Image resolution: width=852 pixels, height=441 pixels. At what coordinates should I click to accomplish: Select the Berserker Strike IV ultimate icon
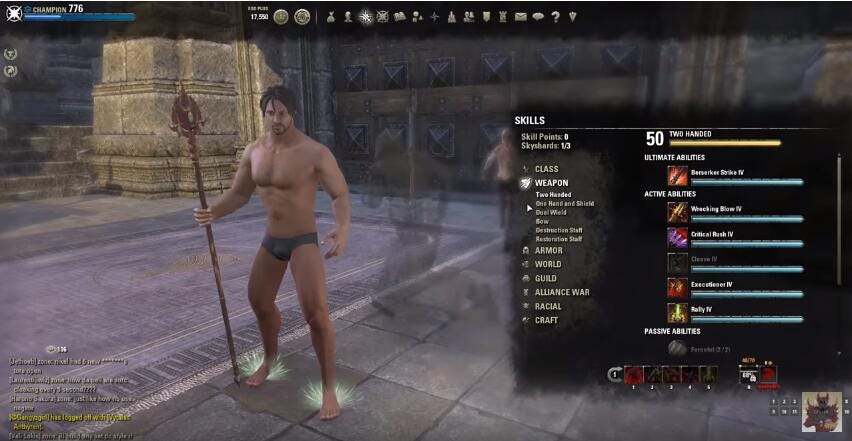point(678,175)
